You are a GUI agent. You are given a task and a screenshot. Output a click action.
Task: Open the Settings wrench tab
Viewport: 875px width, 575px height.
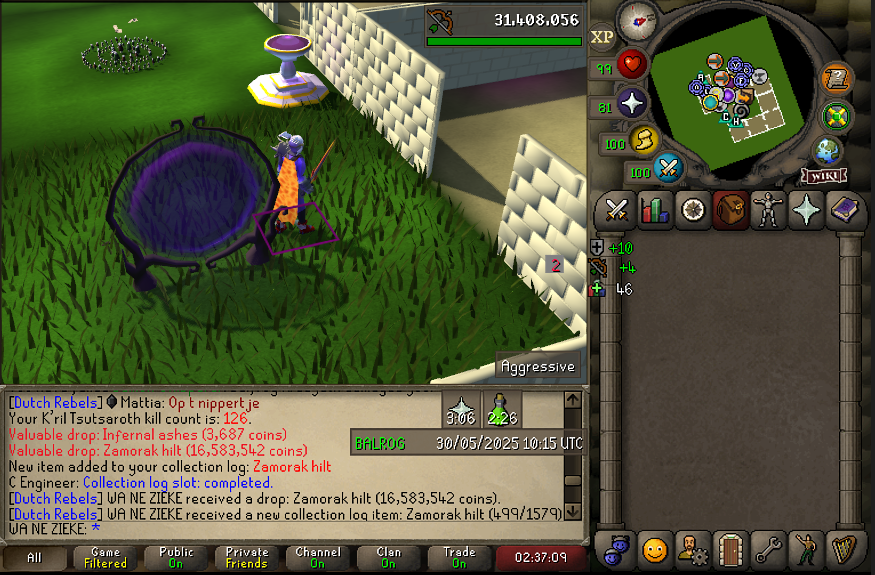tap(767, 549)
